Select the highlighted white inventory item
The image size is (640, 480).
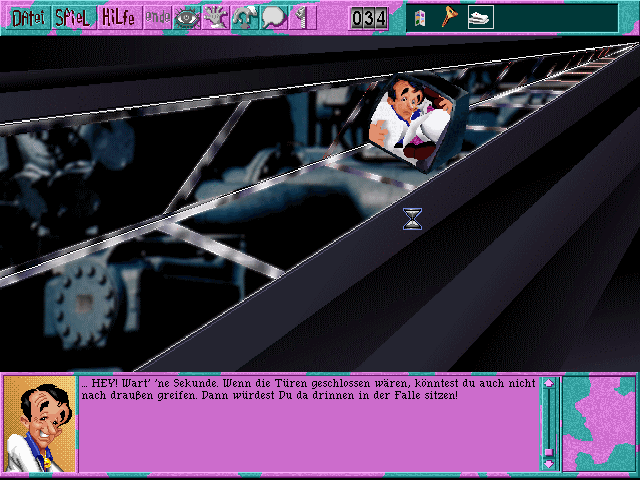click(480, 17)
